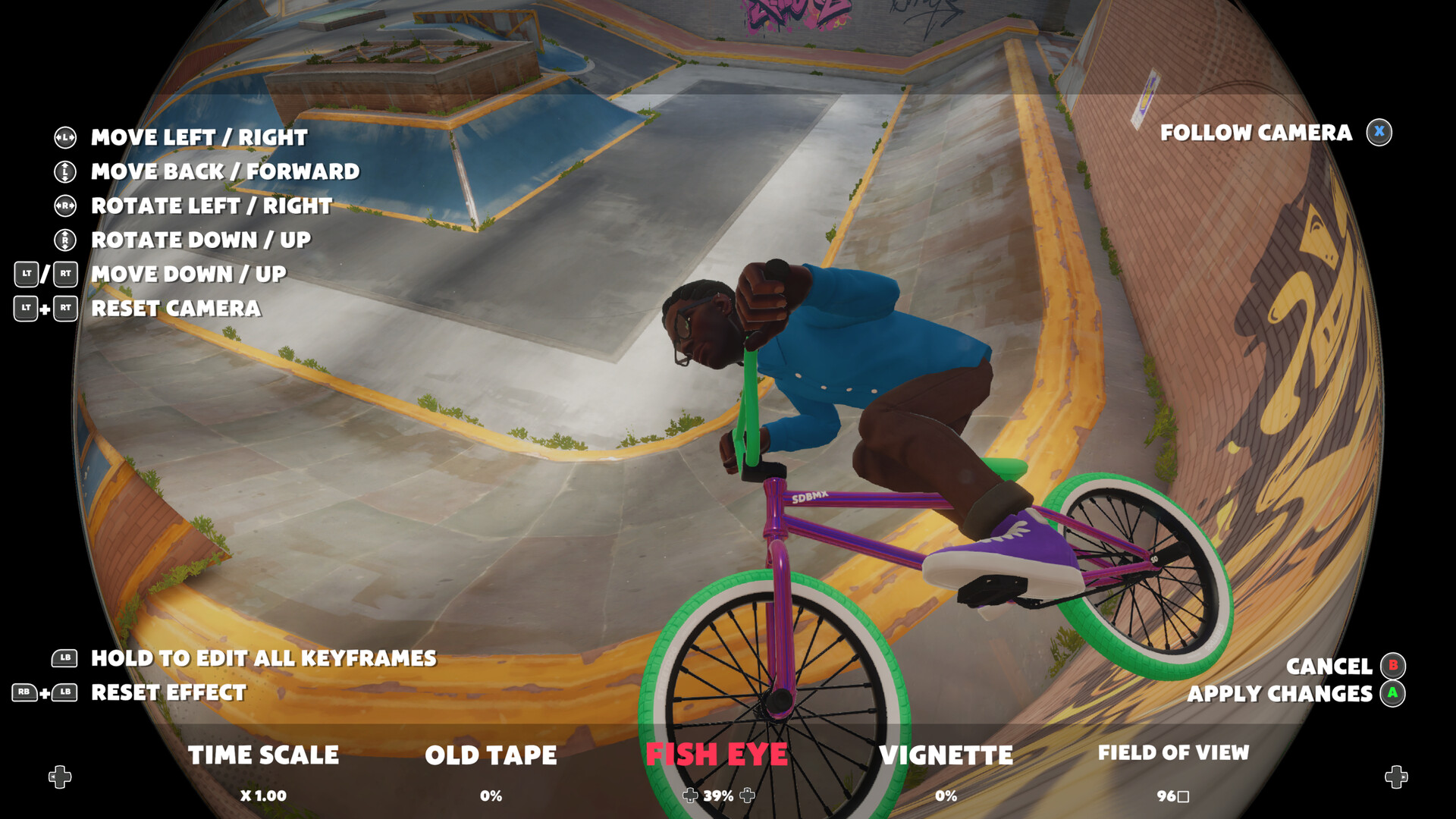The width and height of the screenshot is (1456, 819).
Task: Enable the Old Tape effect
Action: 491,755
